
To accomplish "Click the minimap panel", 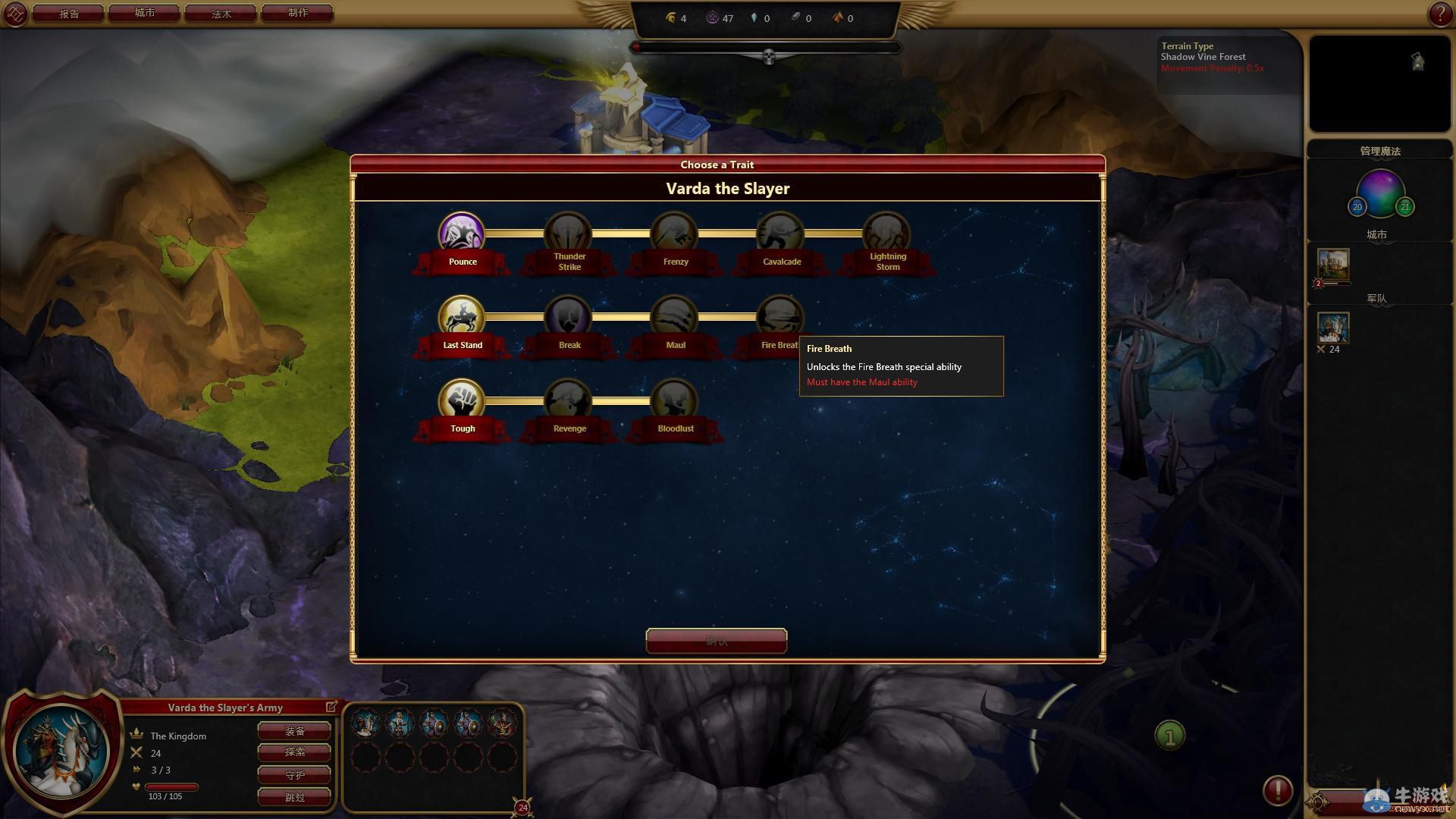I will pyautogui.click(x=1379, y=83).
